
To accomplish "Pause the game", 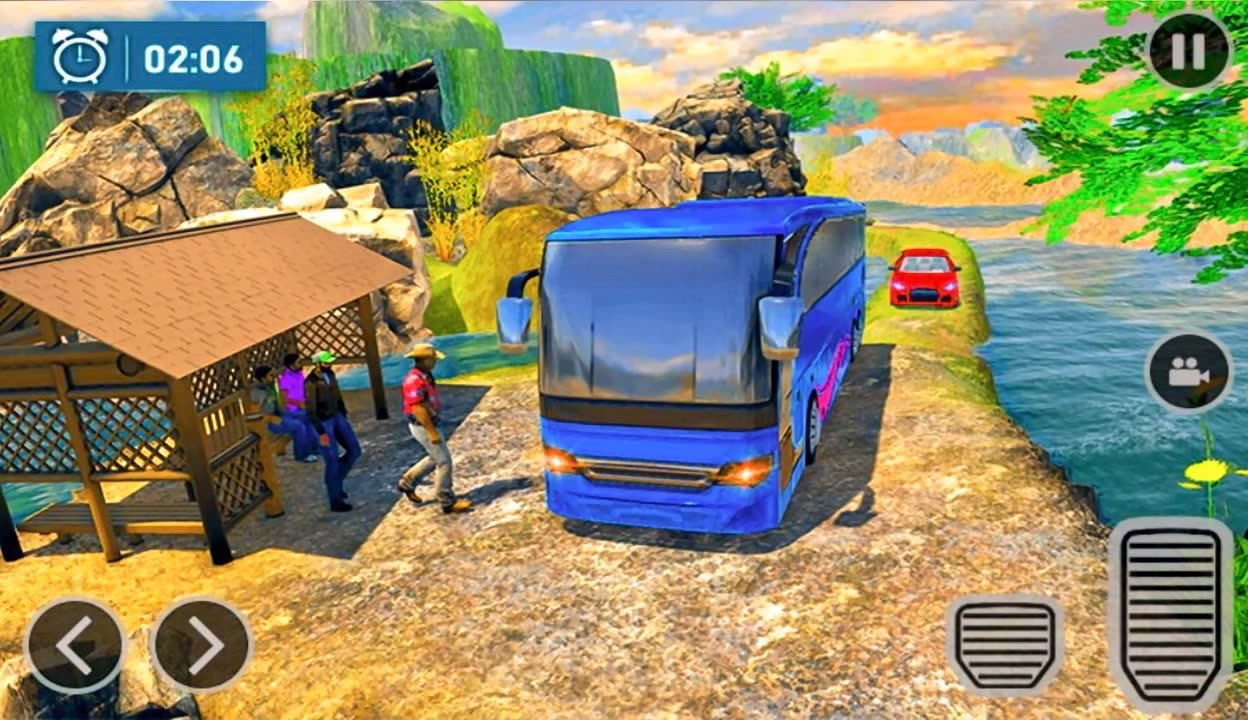I will [x=1188, y=50].
